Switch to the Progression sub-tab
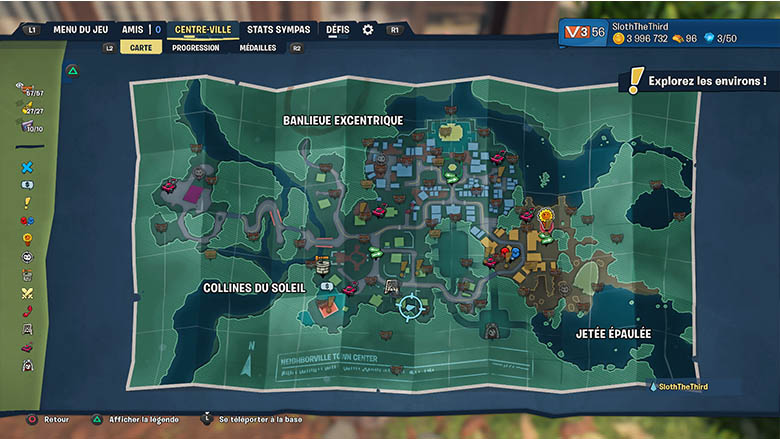Screen dimensions: 780x439 point(195,47)
